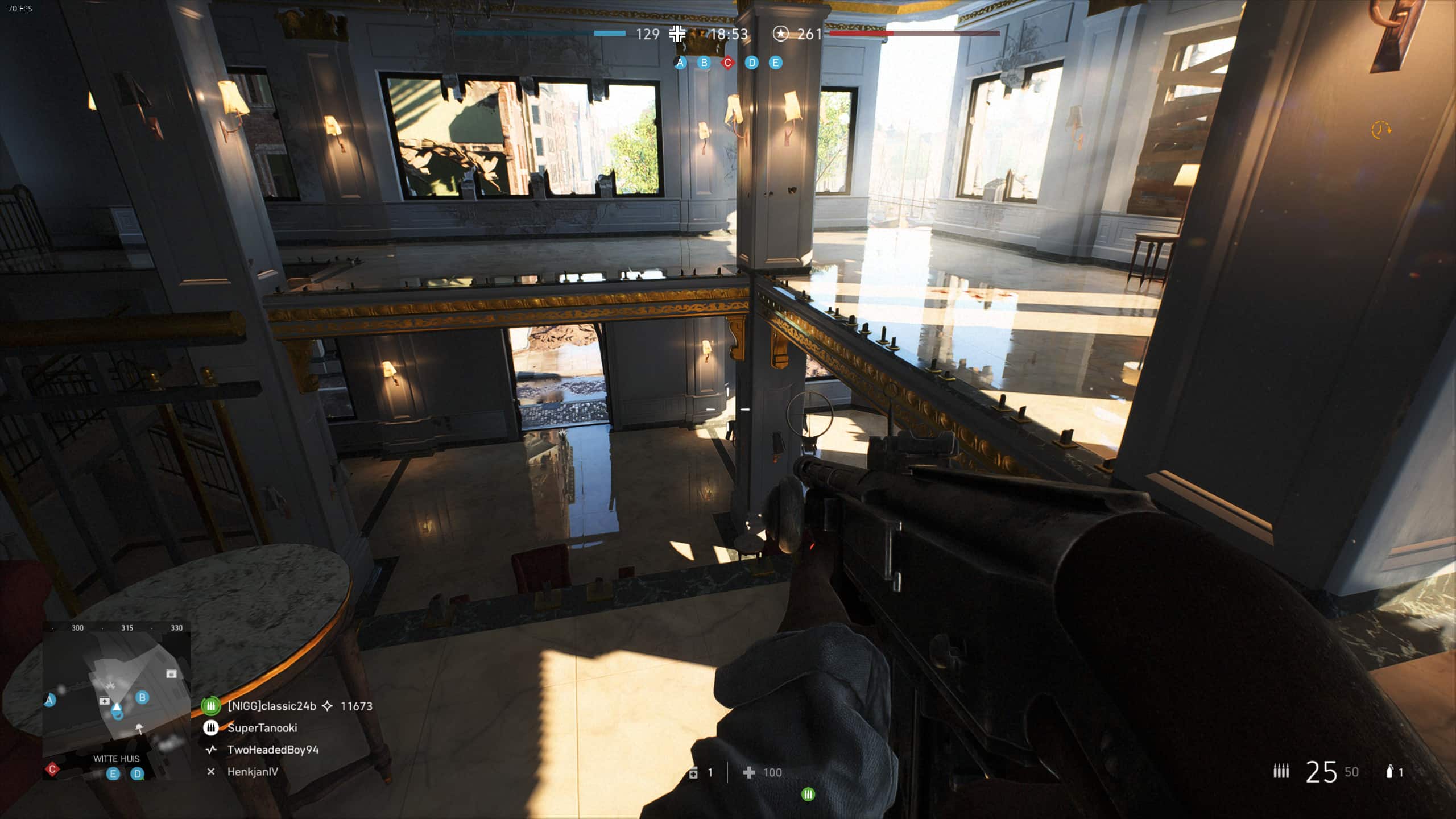Screen dimensions: 1456x819
Task: Select squad member HenkjanIV
Action: (x=253, y=772)
